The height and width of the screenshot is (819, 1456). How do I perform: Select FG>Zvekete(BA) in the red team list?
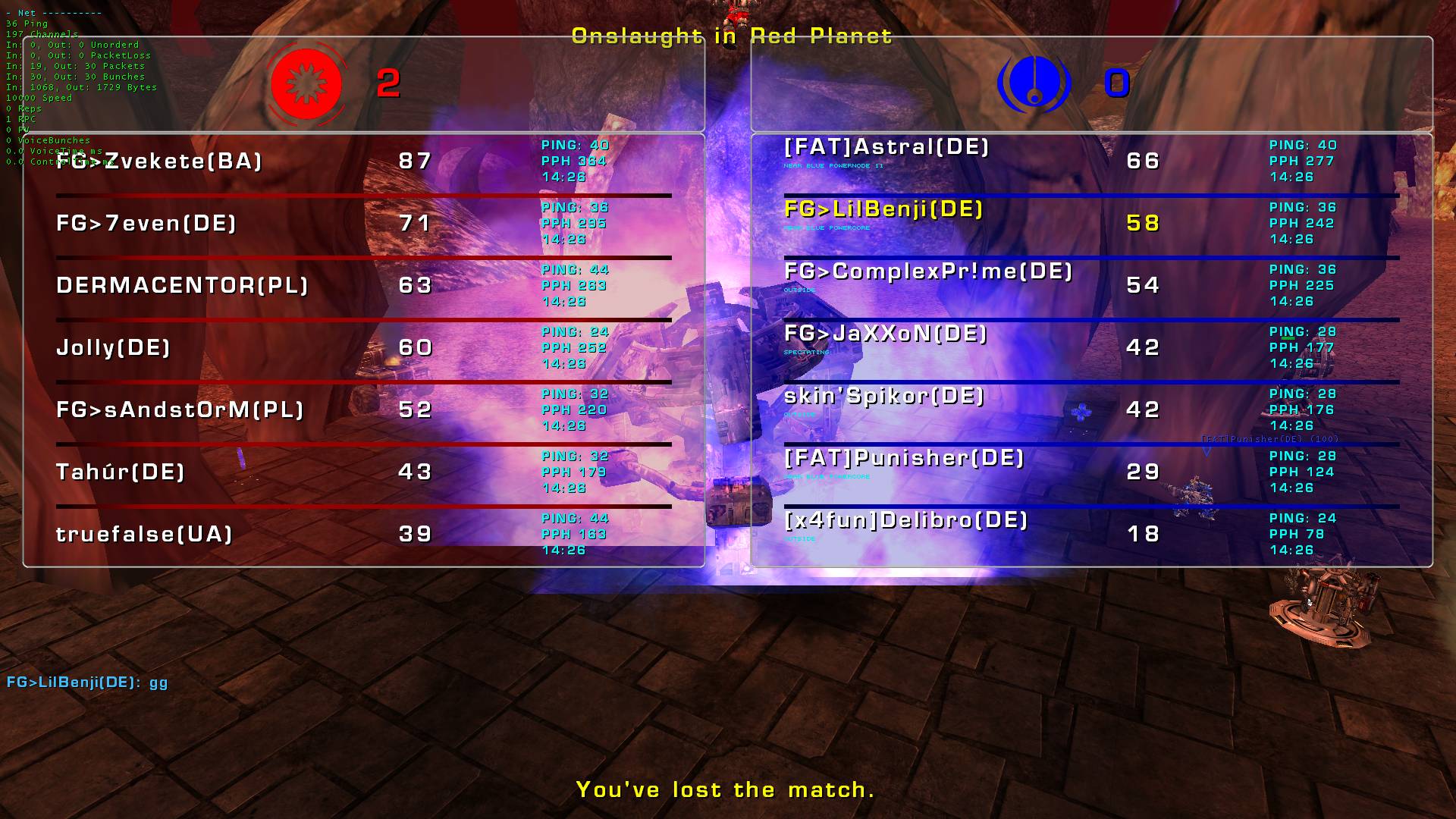[x=159, y=162]
